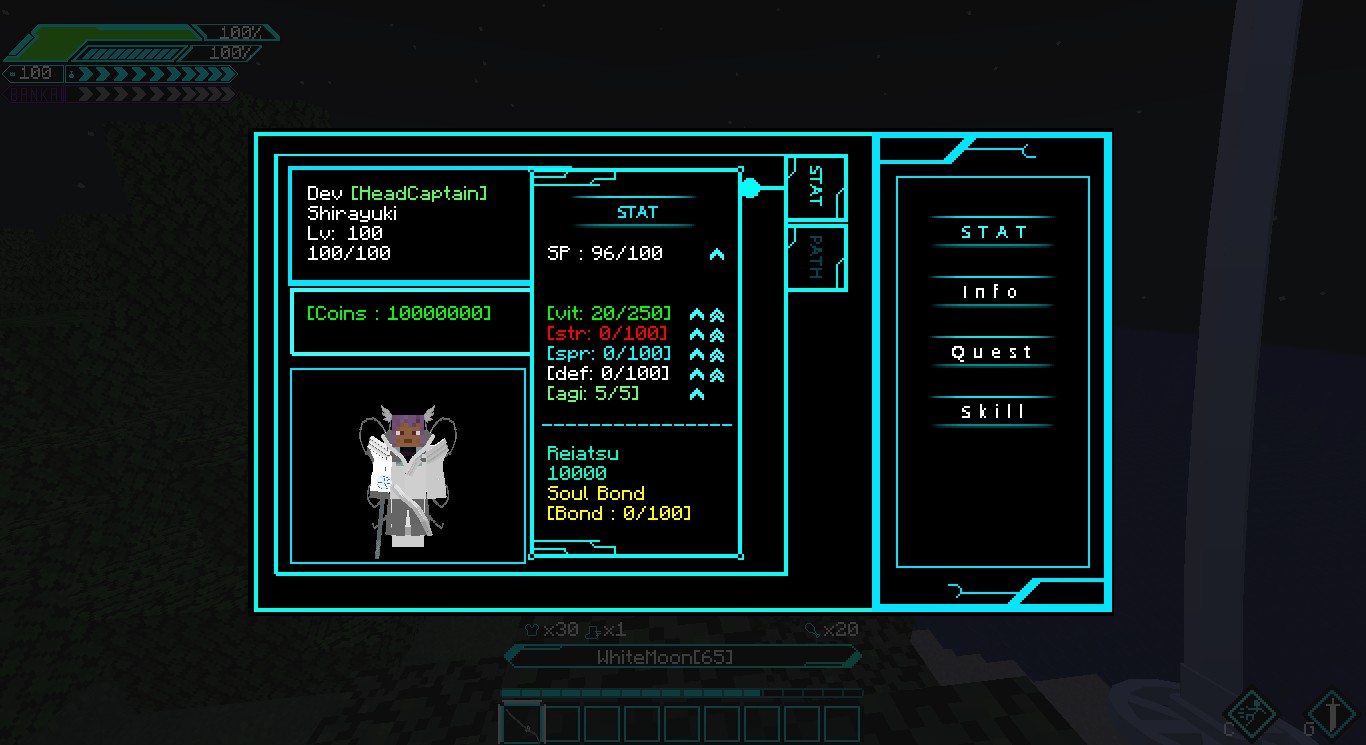
Task: Switch to the vertical PATH tab
Action: point(816,257)
